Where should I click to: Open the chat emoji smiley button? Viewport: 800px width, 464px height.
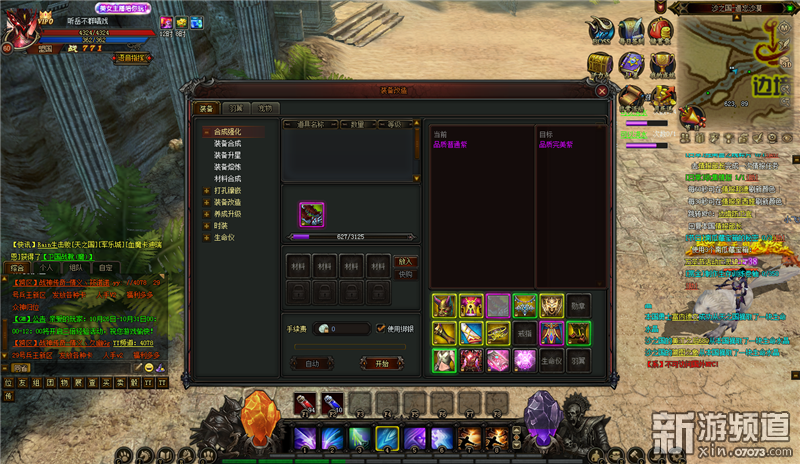pos(147,368)
